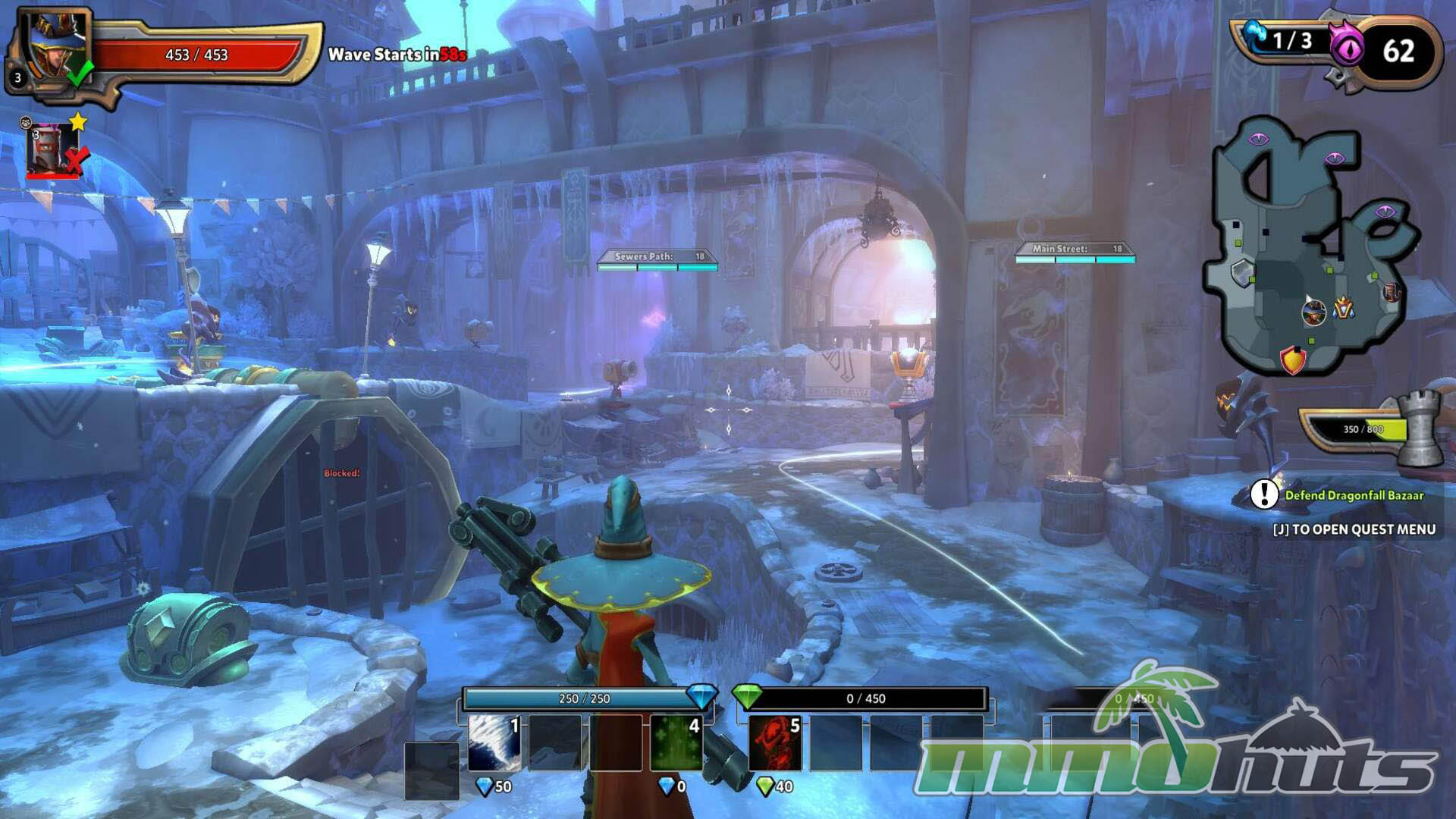The image size is (1456, 819).
Task: Click the pink eye enemy counter icon
Action: pos(1347,49)
